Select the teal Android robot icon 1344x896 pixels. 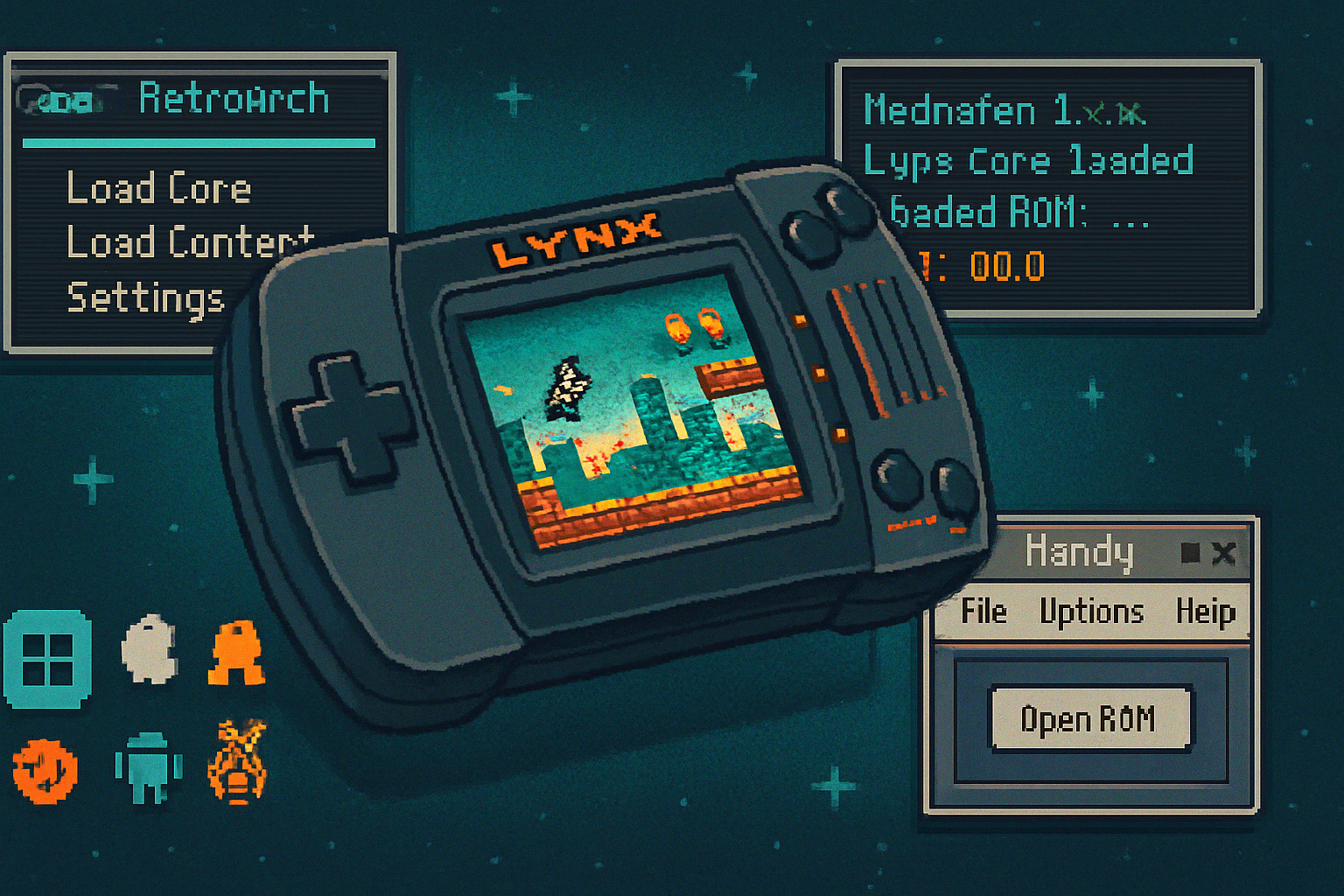tap(149, 766)
